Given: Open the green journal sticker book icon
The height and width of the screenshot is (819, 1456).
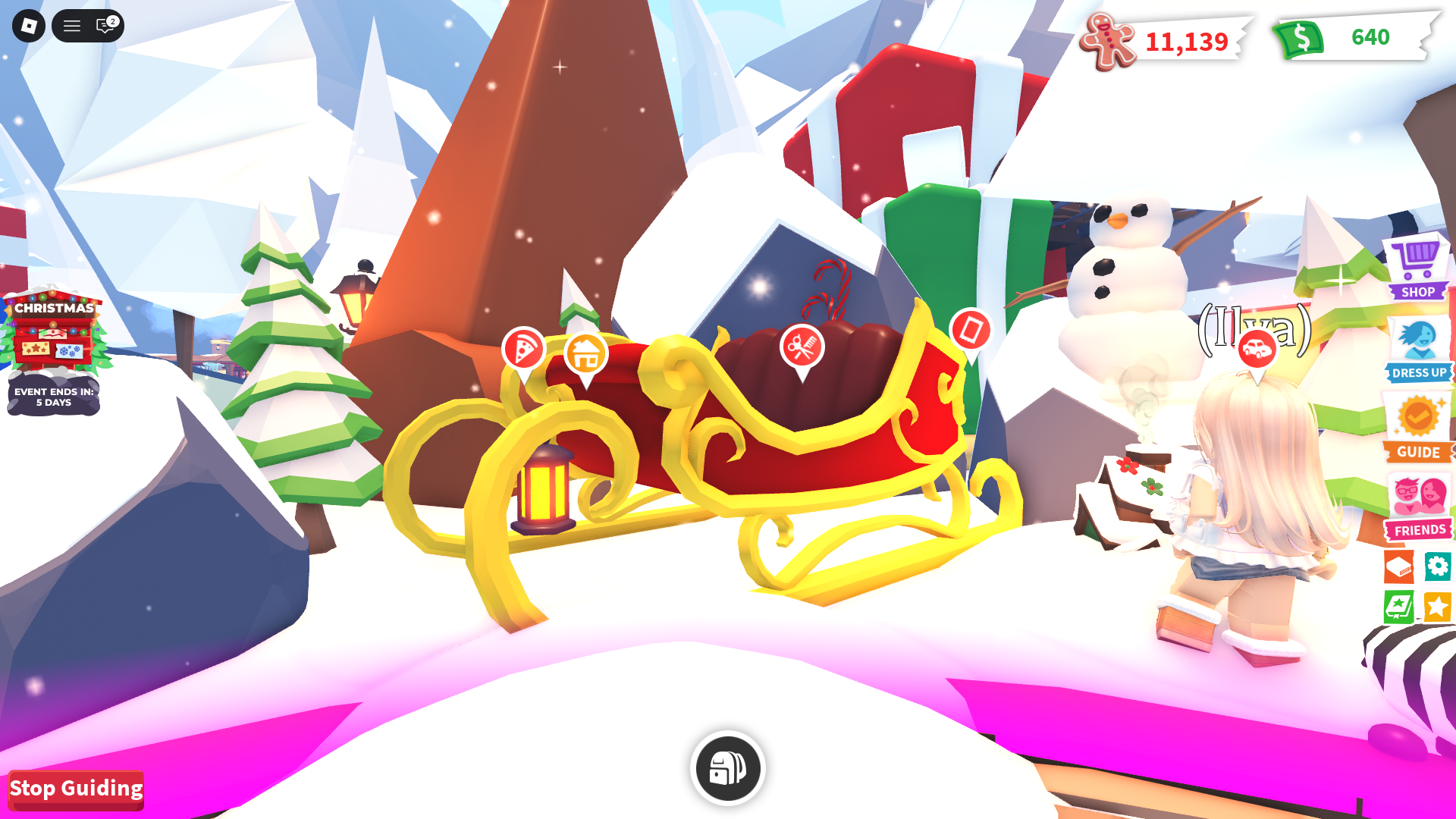Looking at the screenshot, I should tap(1399, 607).
